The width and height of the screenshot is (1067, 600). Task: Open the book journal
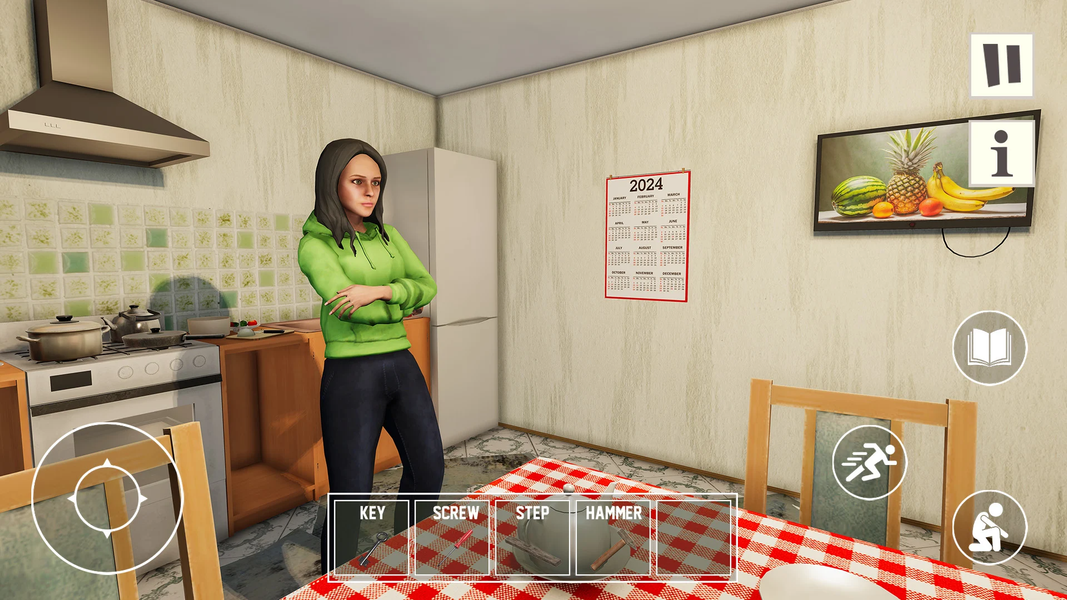pos(989,348)
